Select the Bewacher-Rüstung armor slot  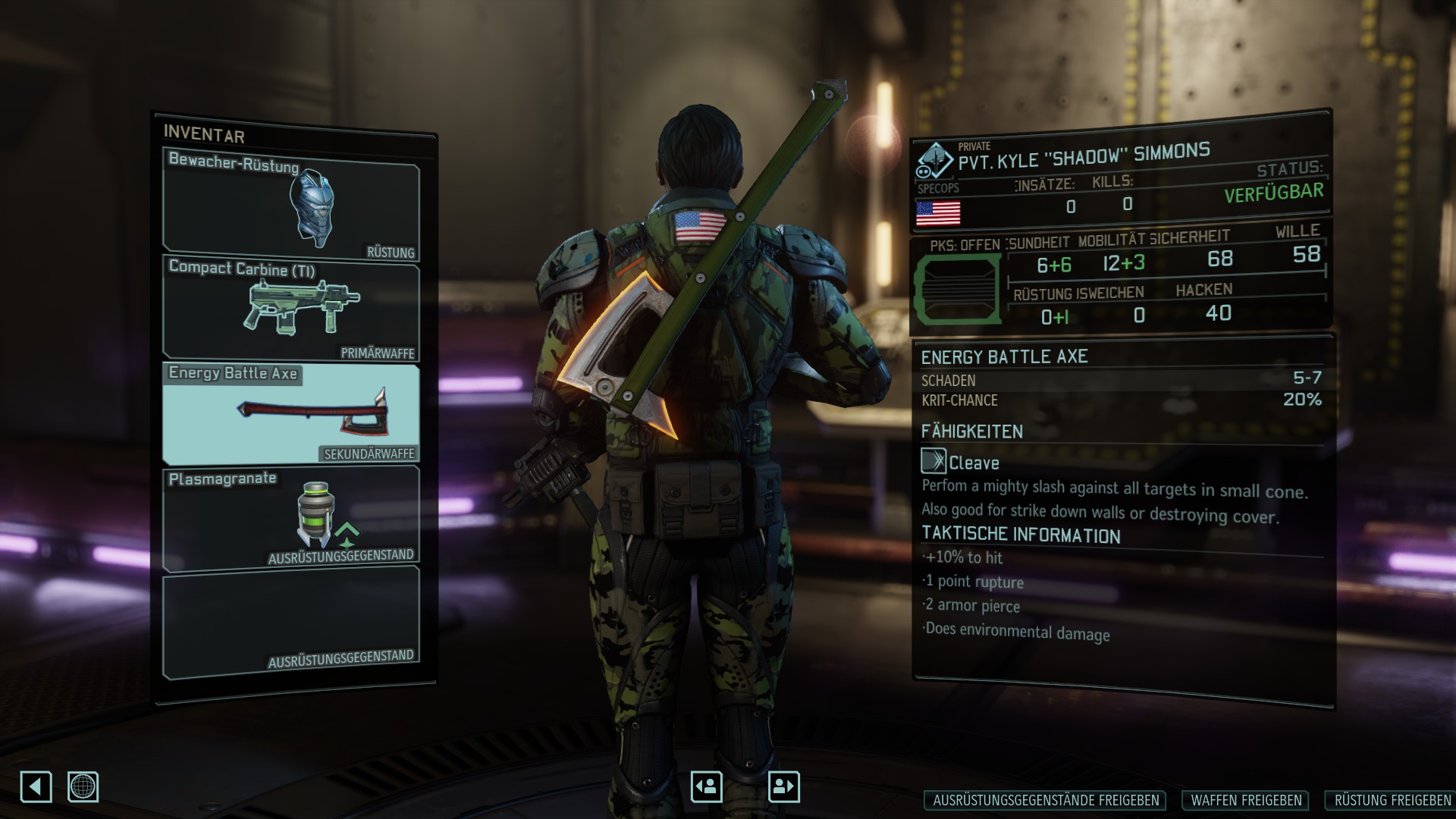pyautogui.click(x=291, y=206)
